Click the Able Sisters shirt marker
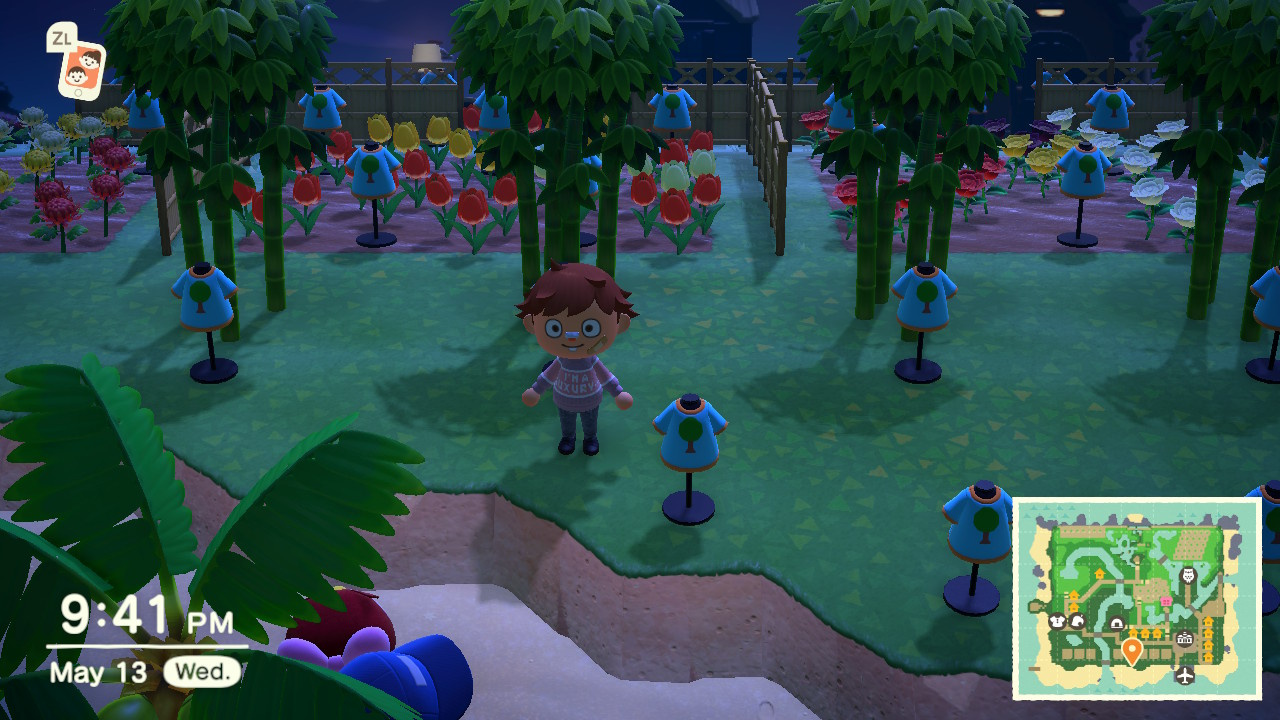Image resolution: width=1280 pixels, height=720 pixels. 1055,621
